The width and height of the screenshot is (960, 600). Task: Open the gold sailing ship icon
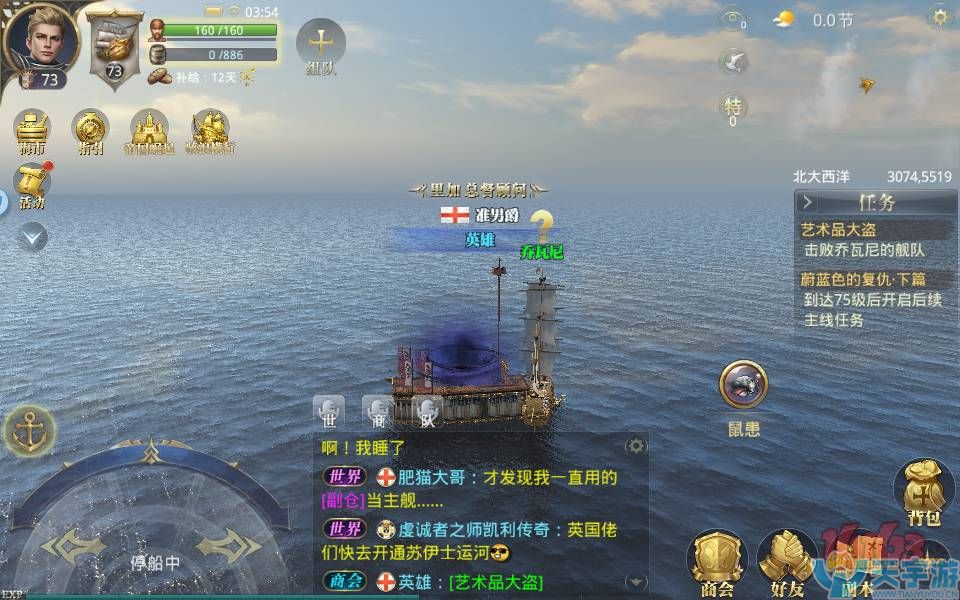[x=211, y=130]
